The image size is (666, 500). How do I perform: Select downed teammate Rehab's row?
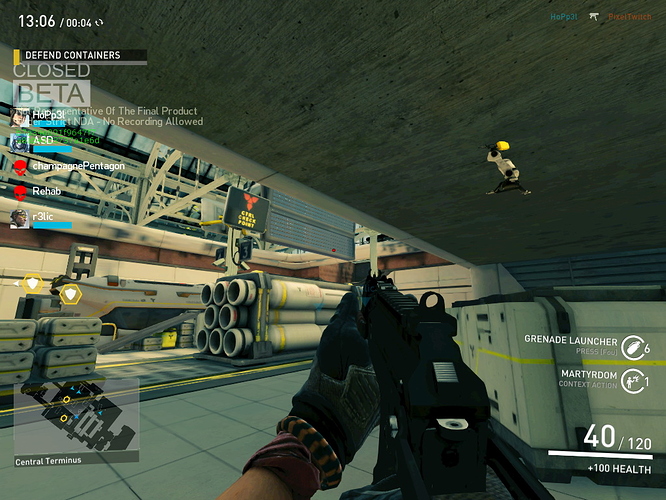click(x=45, y=190)
